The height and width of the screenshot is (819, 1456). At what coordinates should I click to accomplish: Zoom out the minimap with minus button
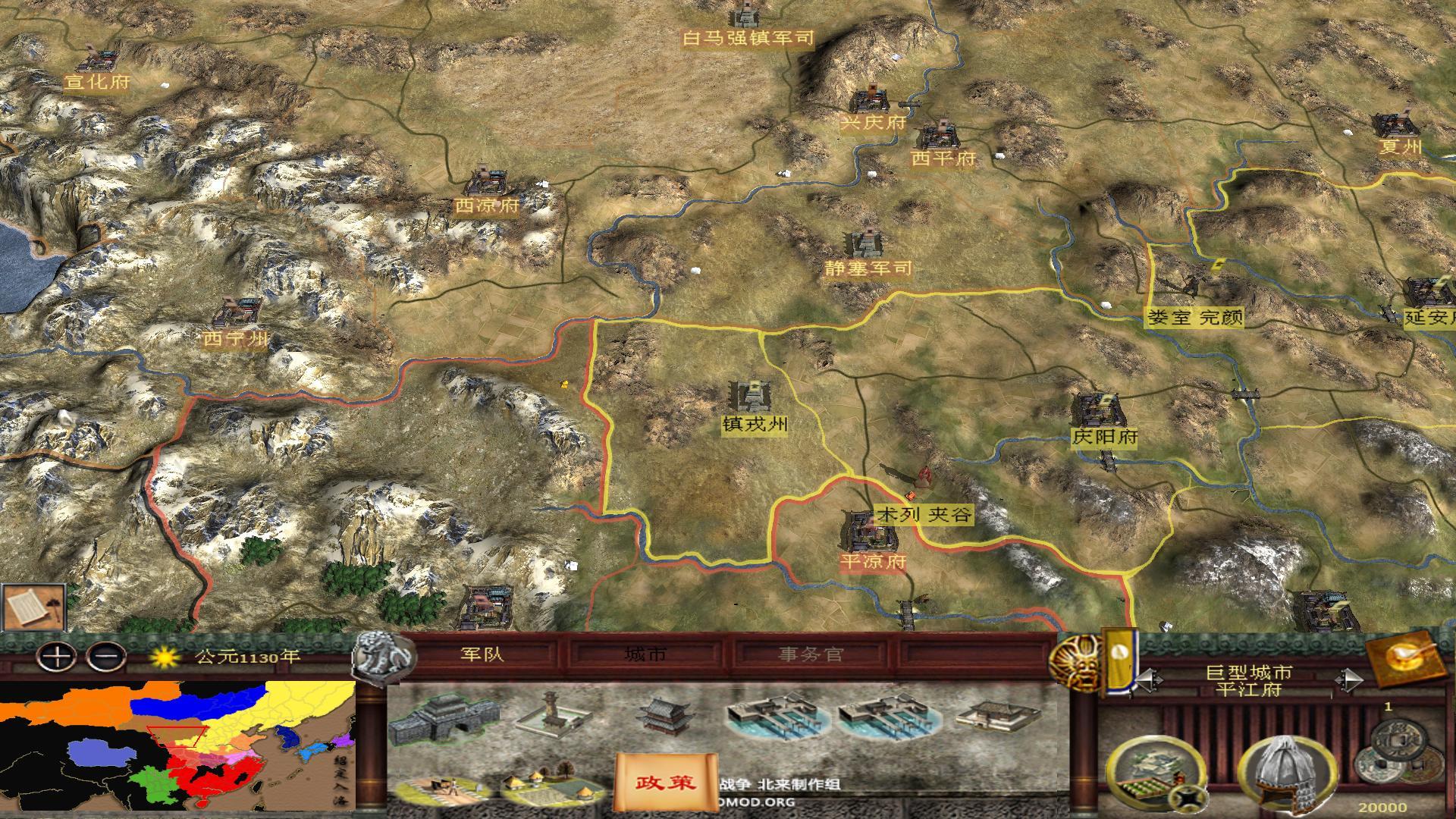click(x=106, y=656)
